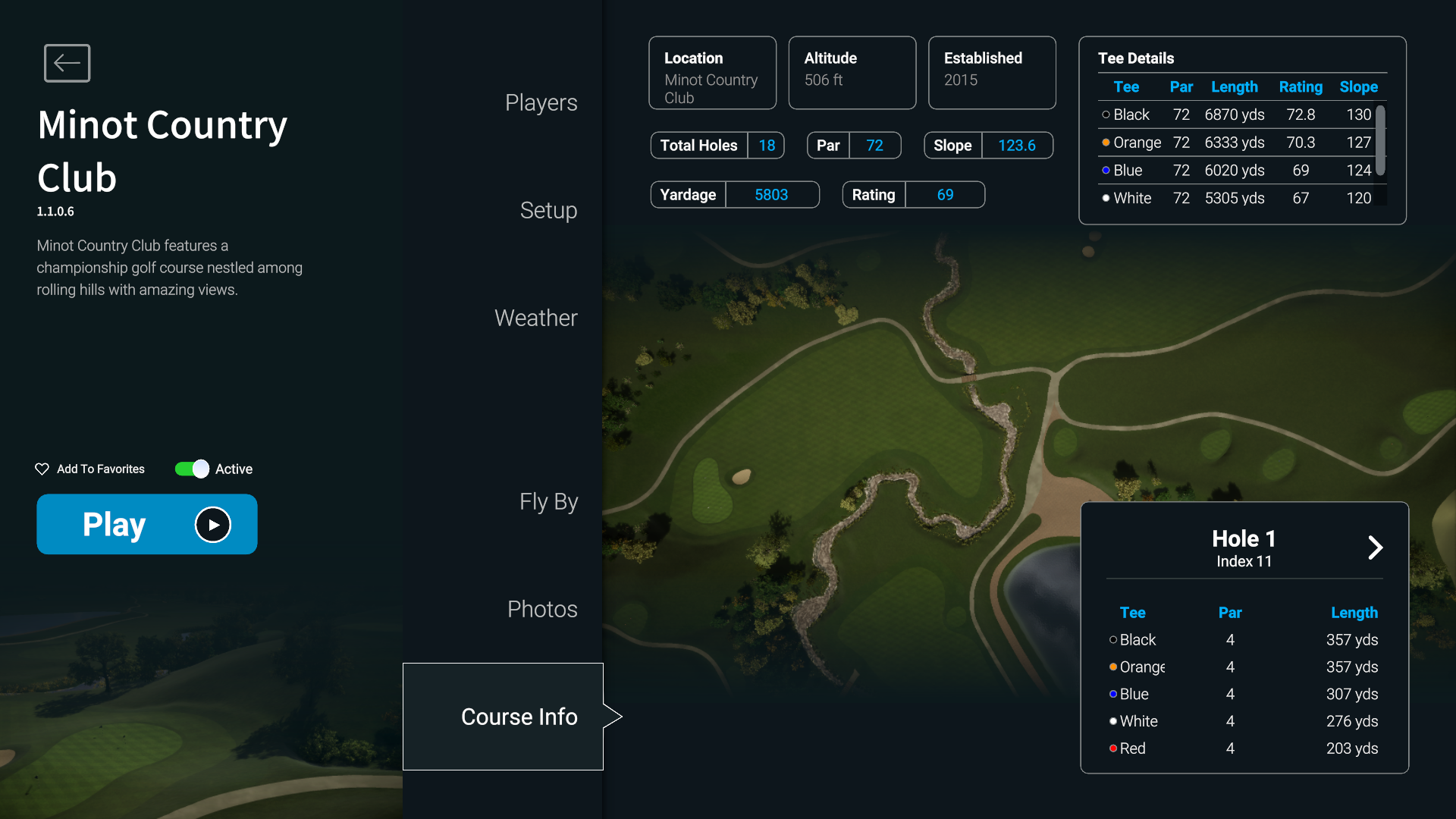Go back using the arrow button
The image size is (1456, 819).
(x=67, y=63)
